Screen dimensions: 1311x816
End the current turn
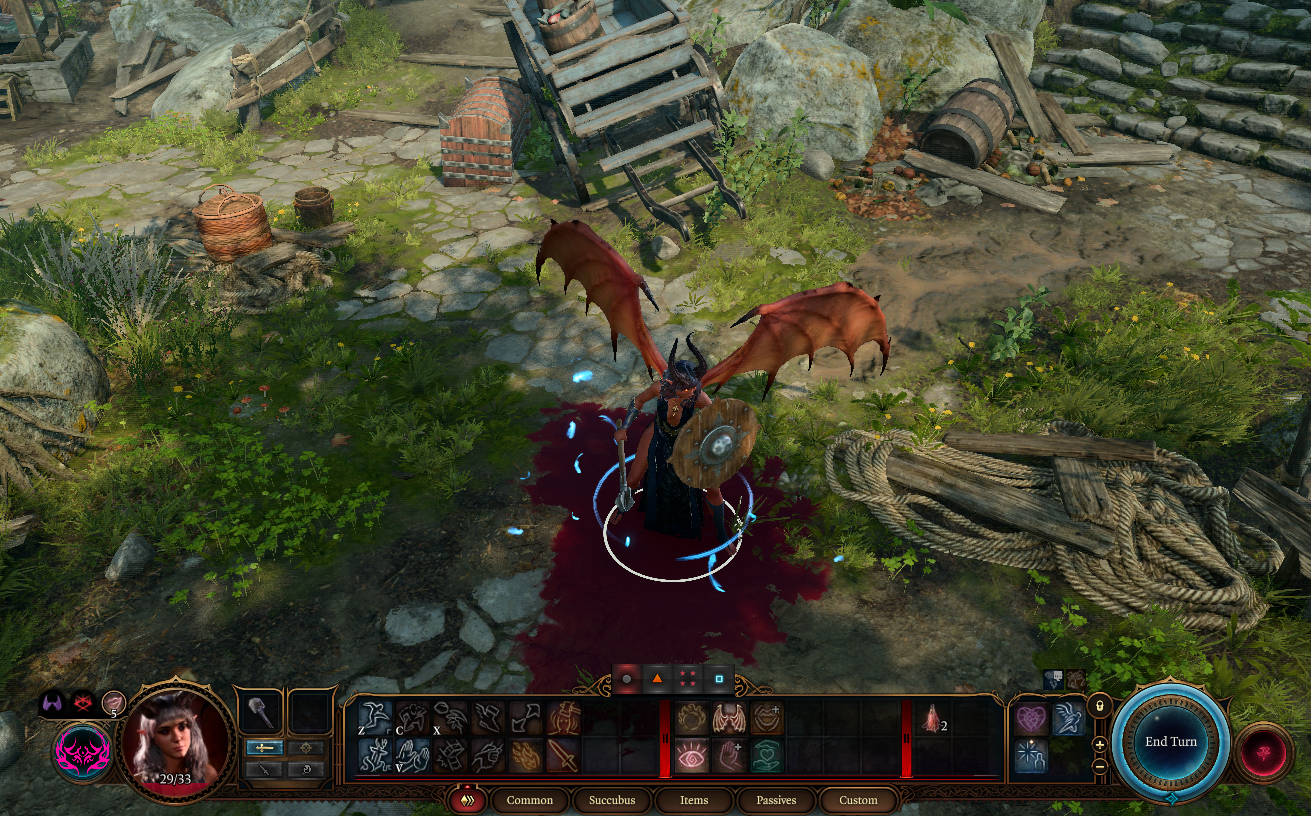tap(1170, 742)
